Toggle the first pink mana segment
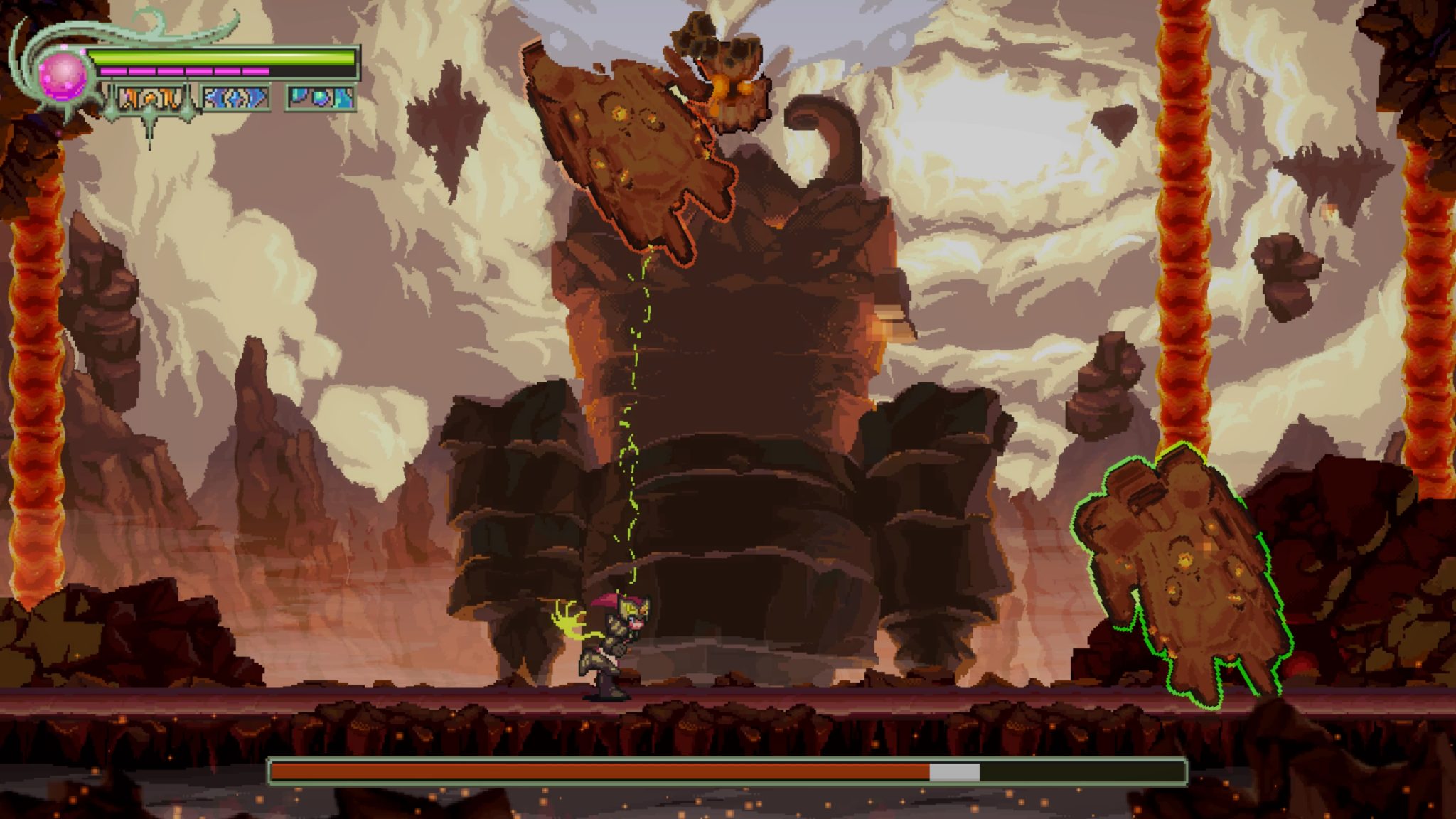1456x819 pixels. point(113,71)
